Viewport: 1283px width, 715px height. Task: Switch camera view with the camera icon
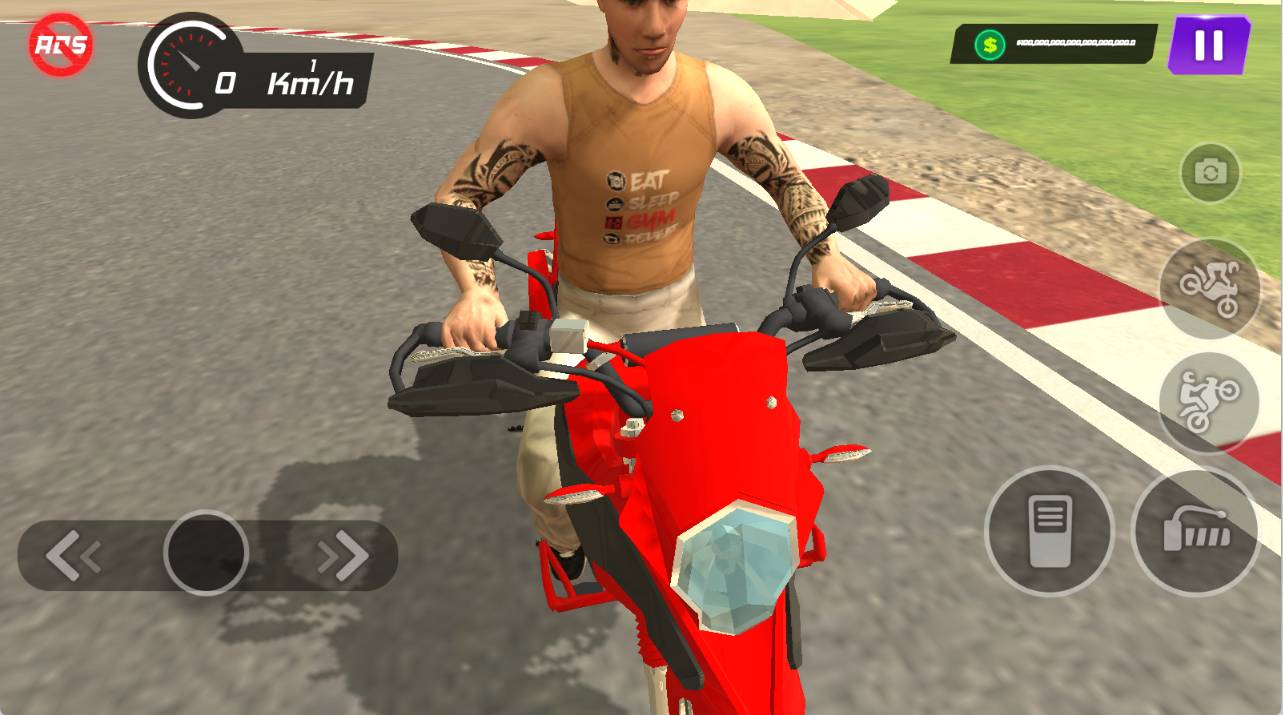pyautogui.click(x=1210, y=173)
